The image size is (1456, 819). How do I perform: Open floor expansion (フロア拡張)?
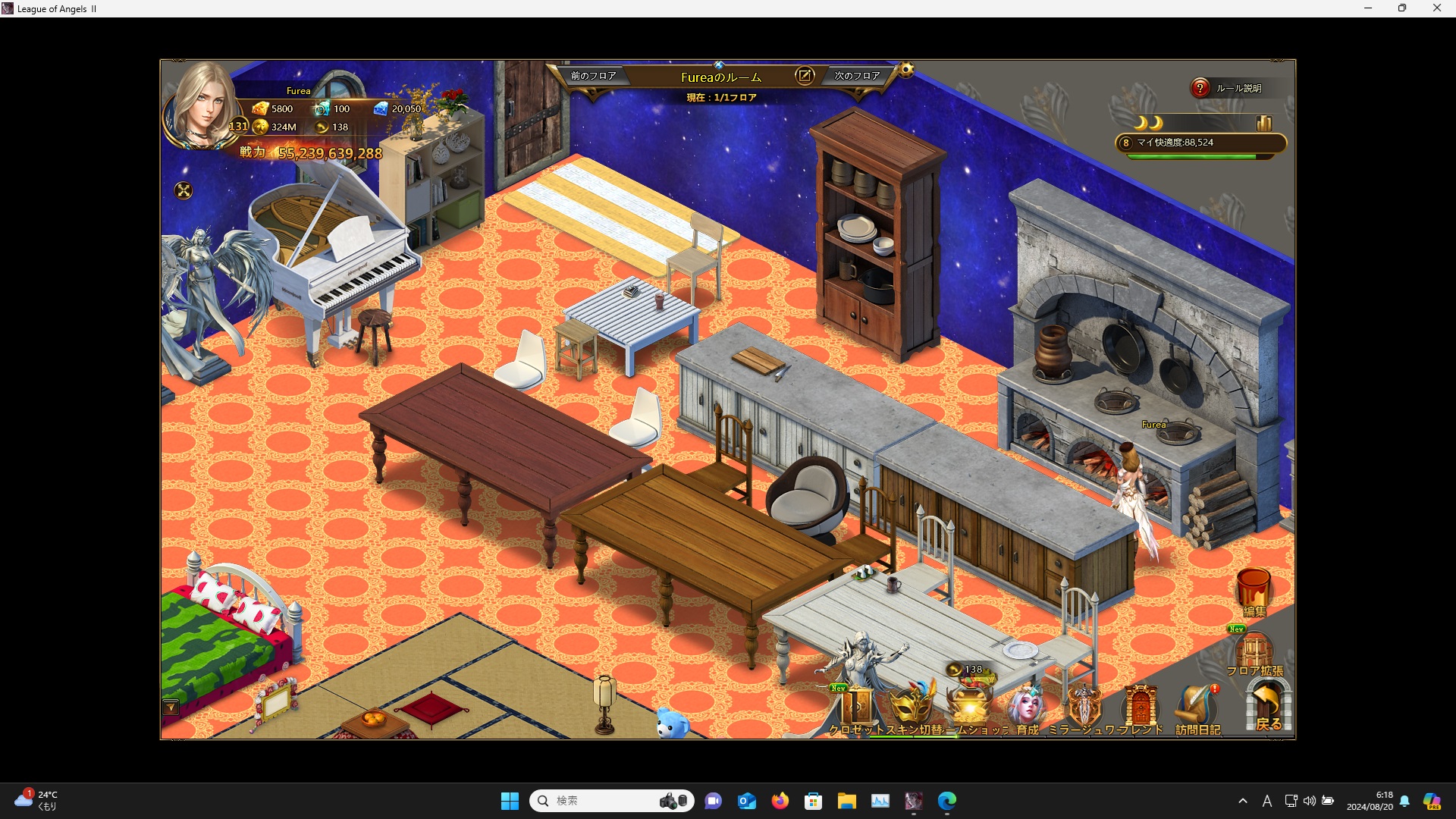click(x=1254, y=654)
